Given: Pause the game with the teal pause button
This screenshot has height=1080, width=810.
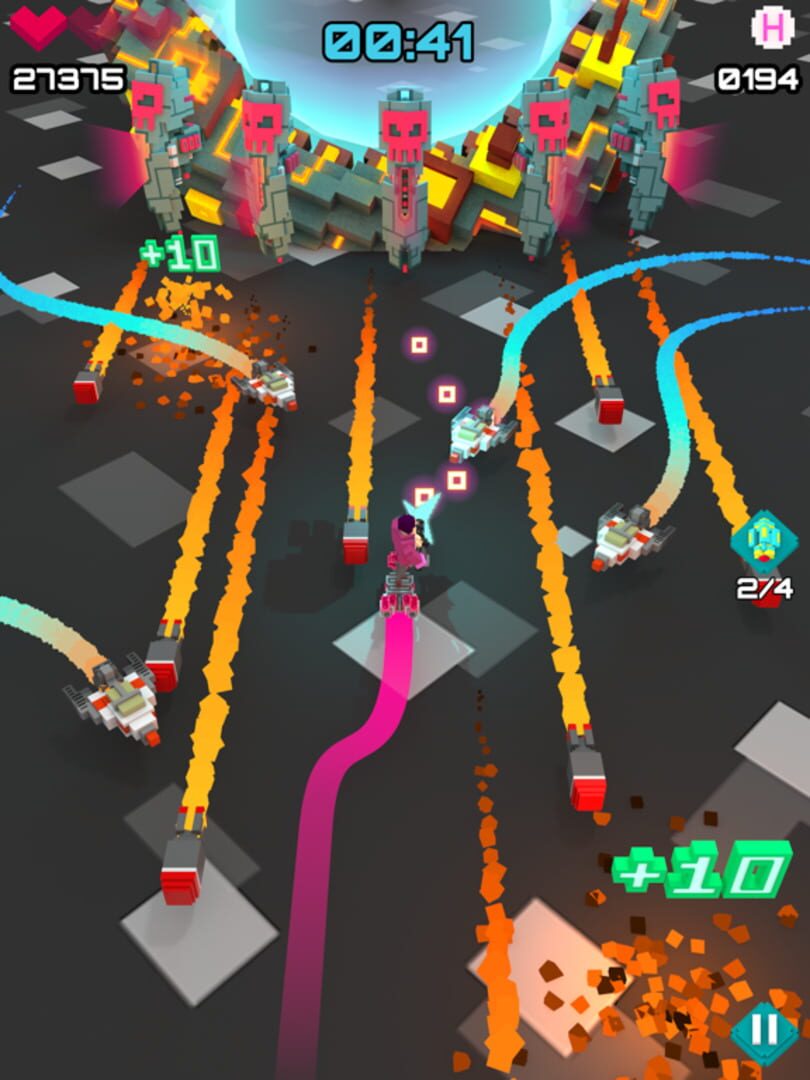Looking at the screenshot, I should 763,1030.
